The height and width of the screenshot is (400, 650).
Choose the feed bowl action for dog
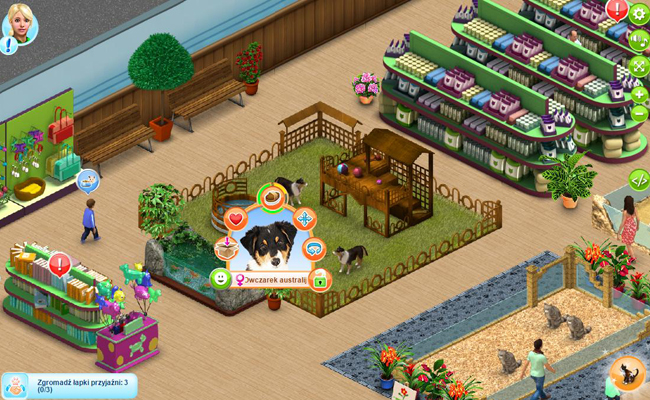coord(272,197)
